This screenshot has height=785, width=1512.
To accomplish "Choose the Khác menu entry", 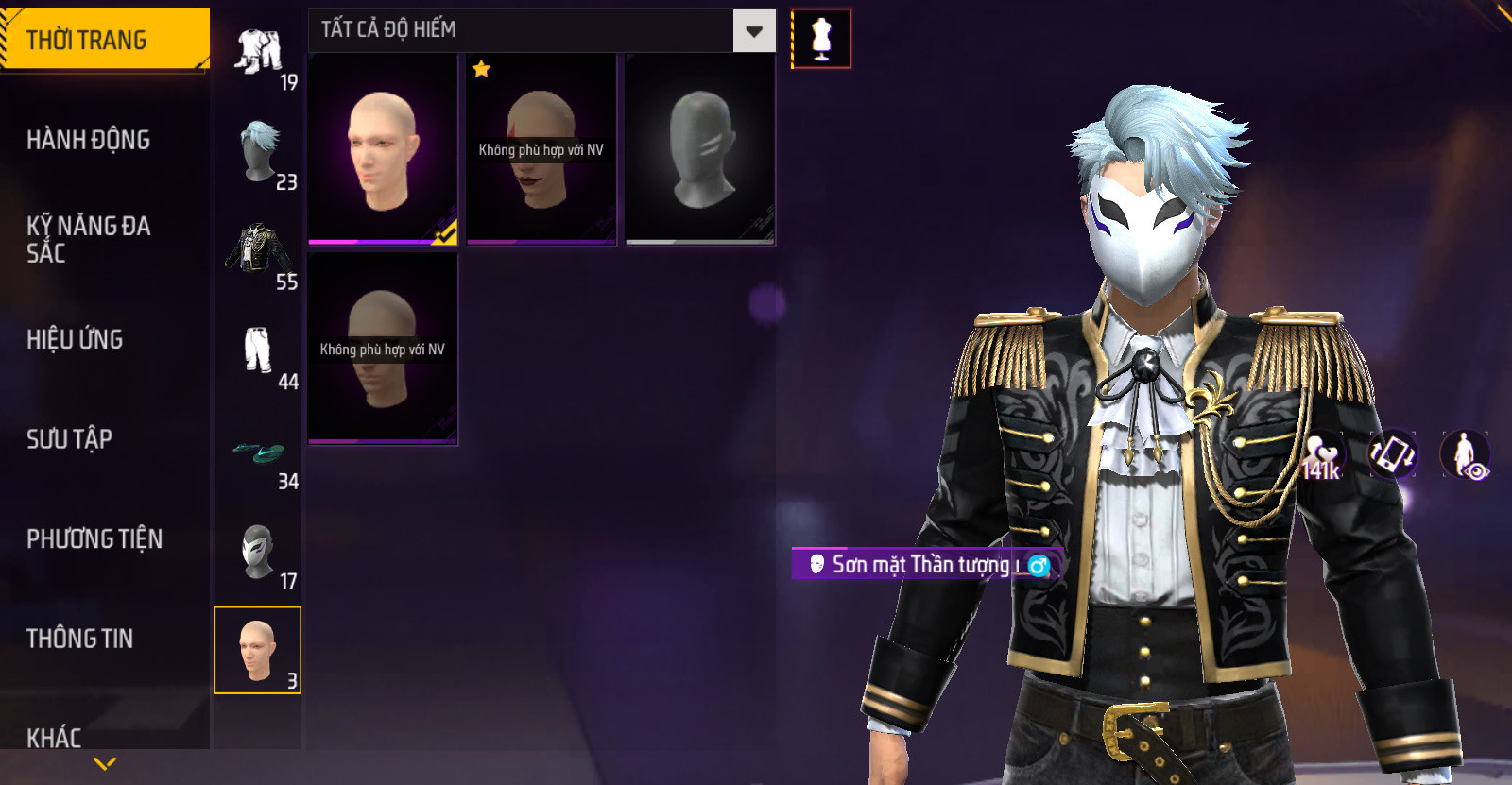I will tap(55, 737).
